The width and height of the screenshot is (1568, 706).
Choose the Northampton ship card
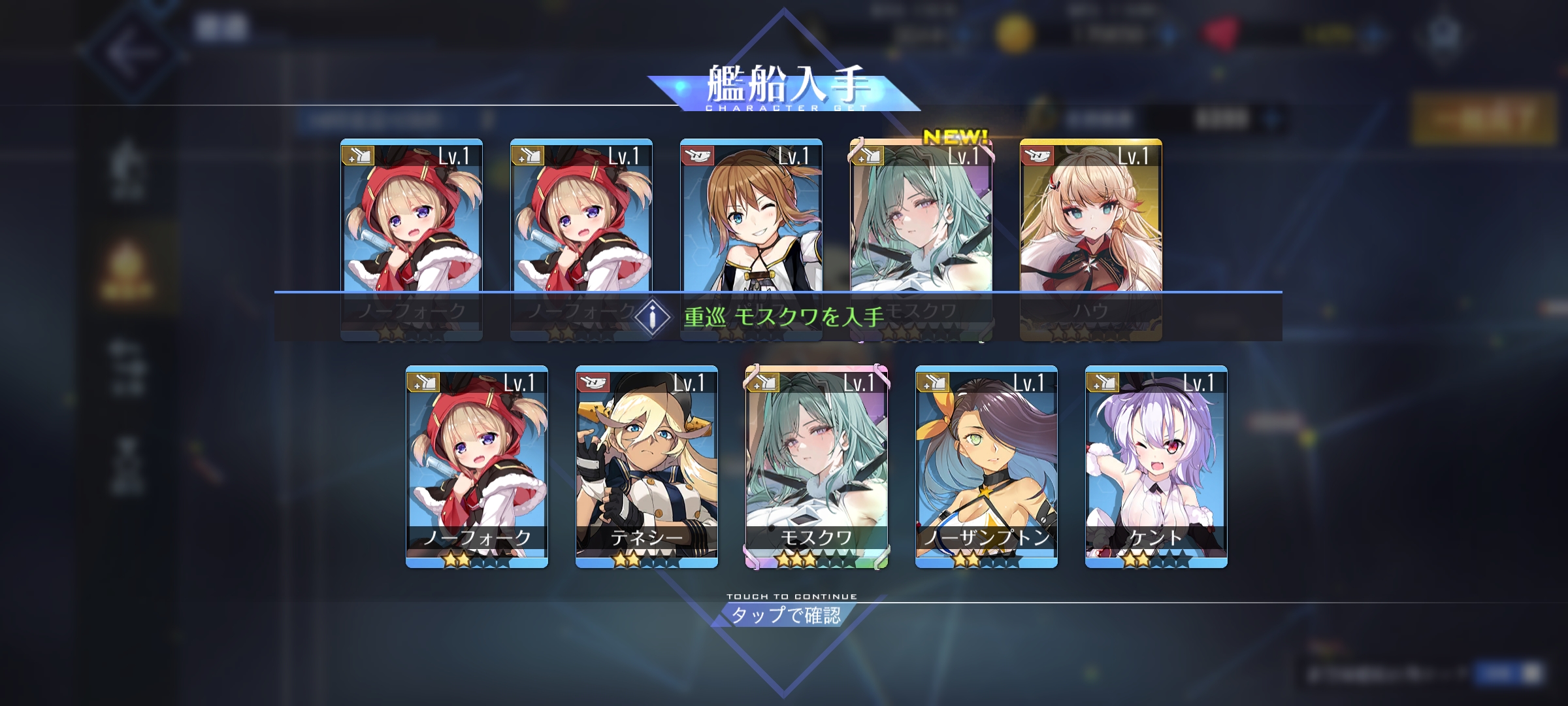[x=986, y=466]
